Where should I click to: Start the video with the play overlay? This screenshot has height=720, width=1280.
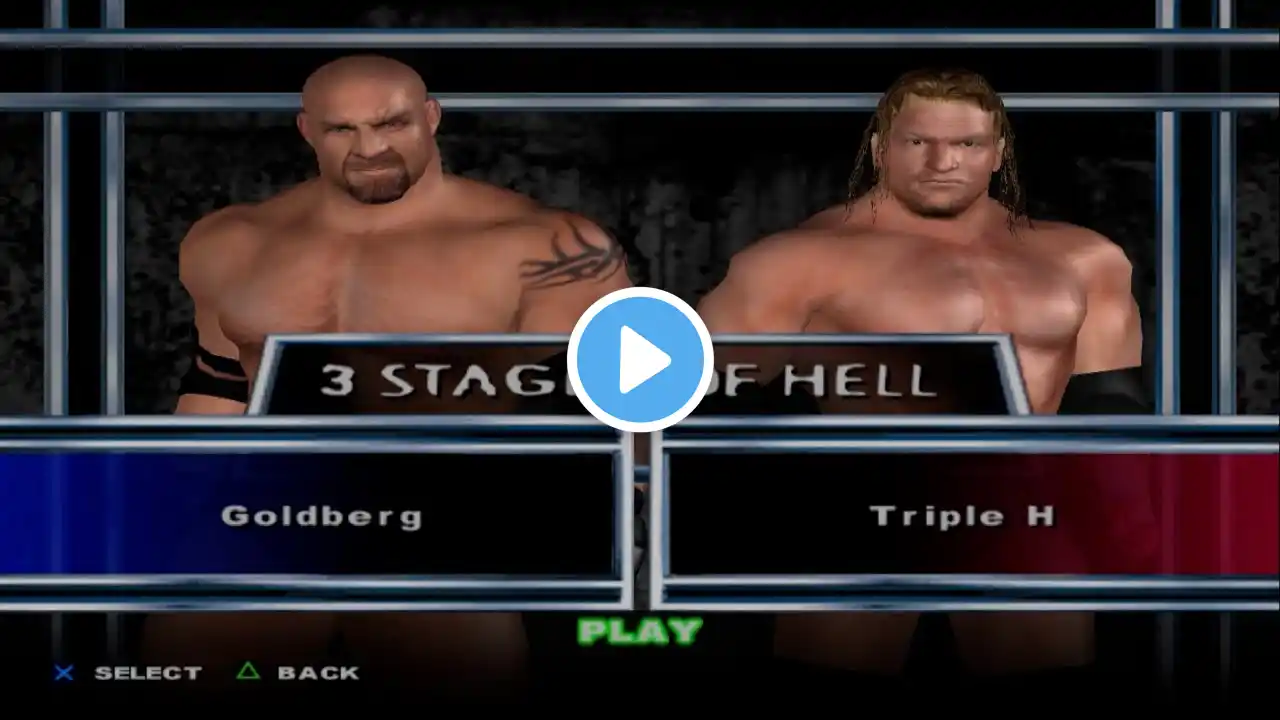(640, 360)
